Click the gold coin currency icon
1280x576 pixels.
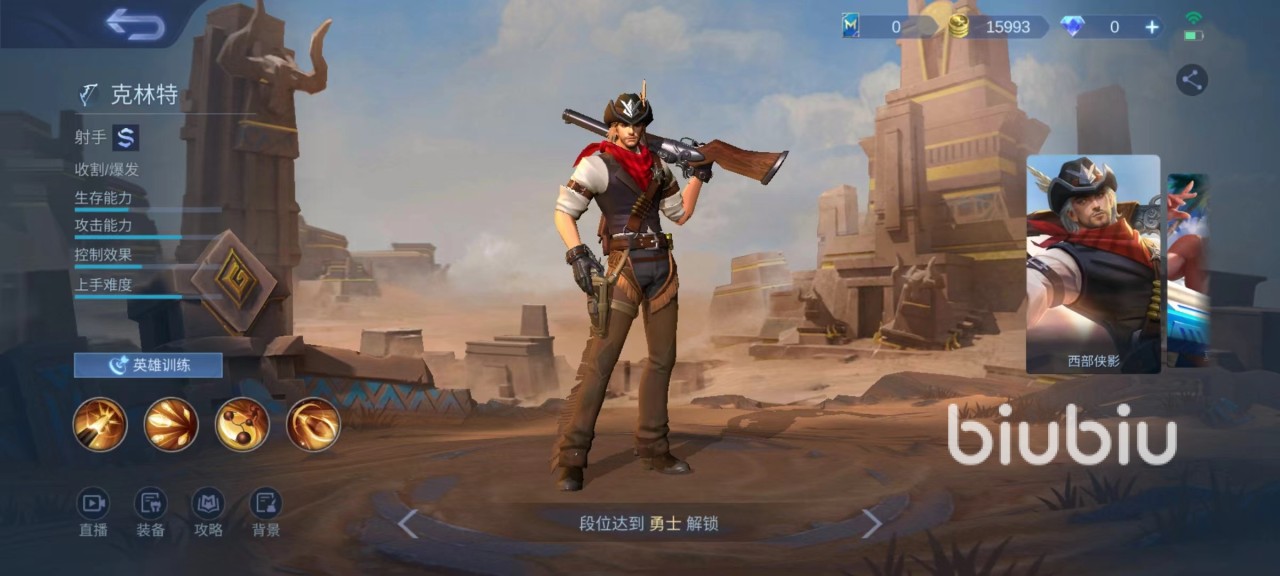(x=959, y=27)
